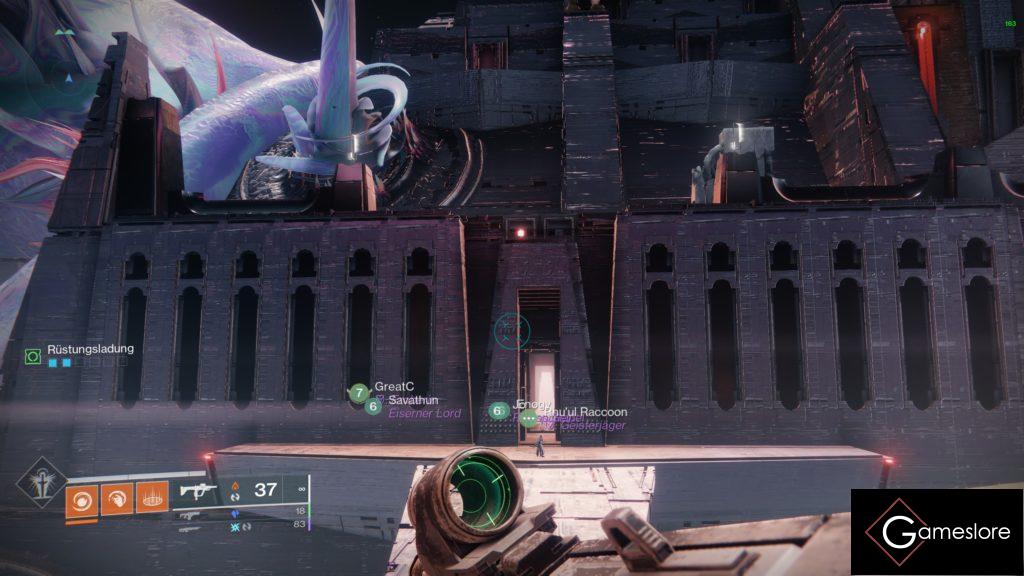1024x576 pixels.
Task: Open the Gameslore logo watermark
Action: click(936, 532)
